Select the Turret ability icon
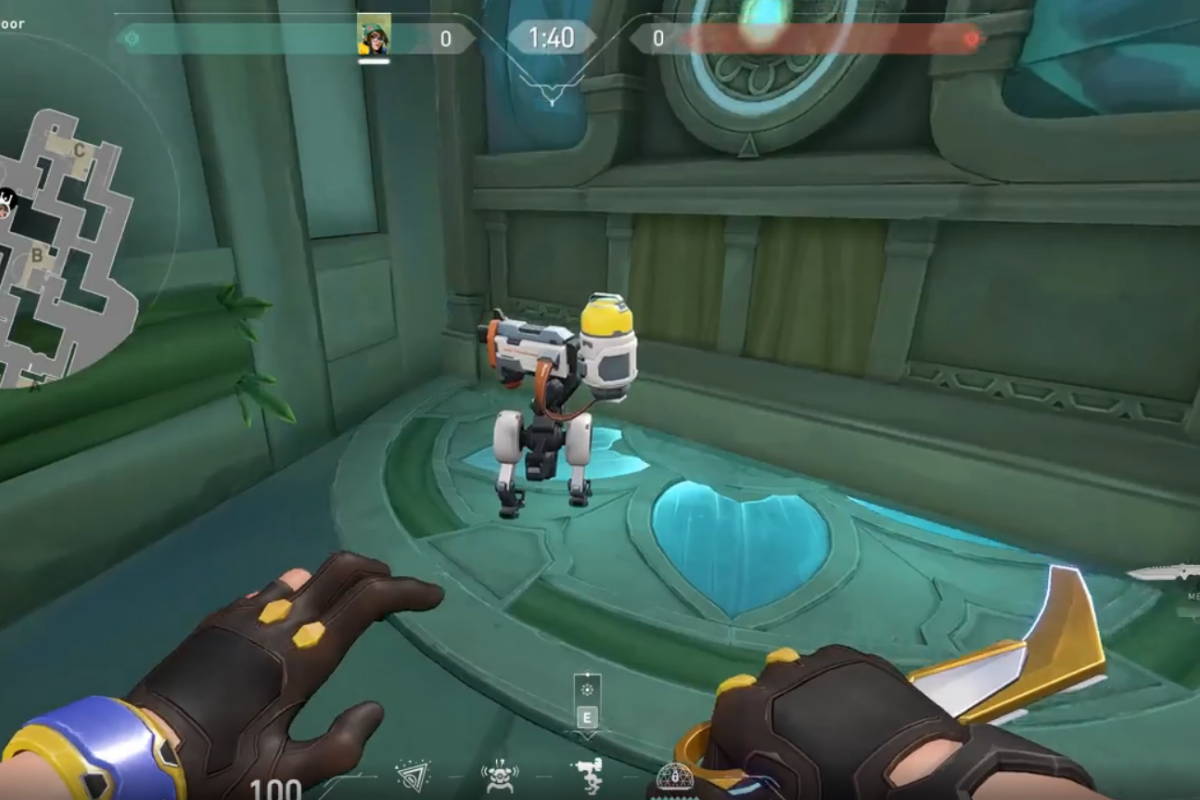Viewport: 1200px width, 800px height. [587, 775]
